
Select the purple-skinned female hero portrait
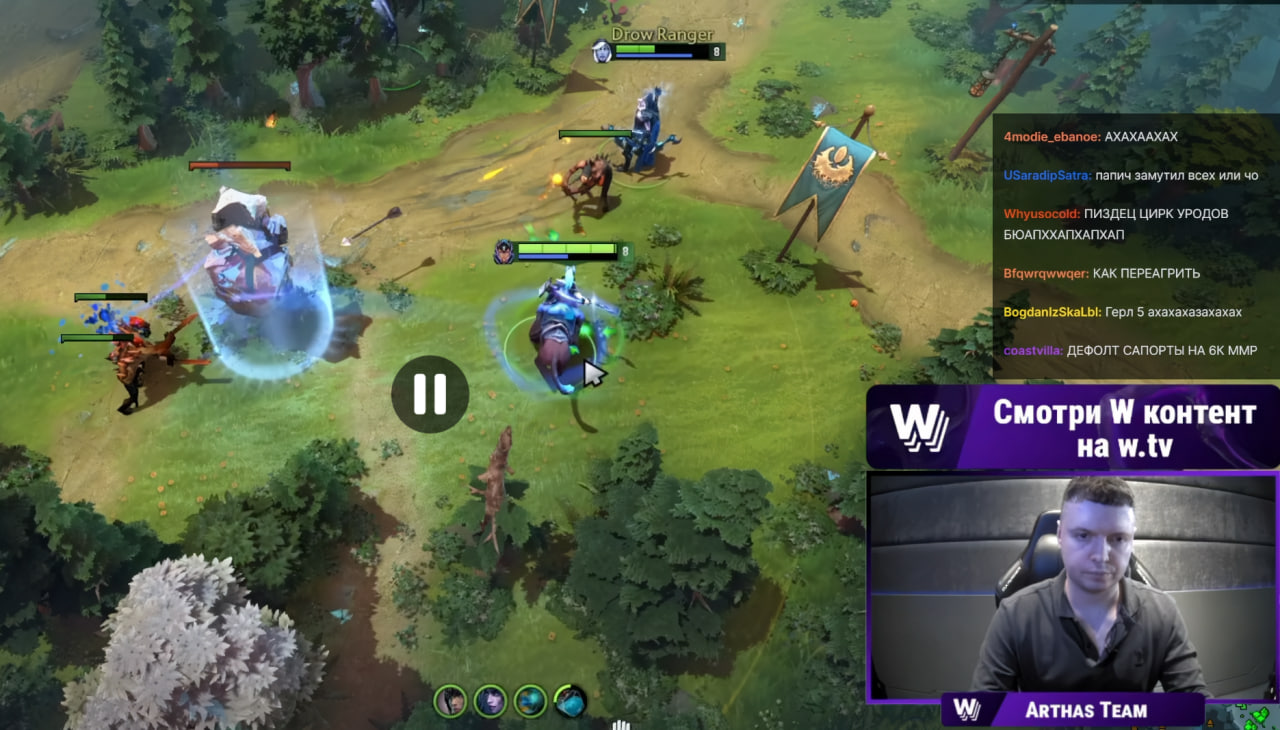[490, 701]
